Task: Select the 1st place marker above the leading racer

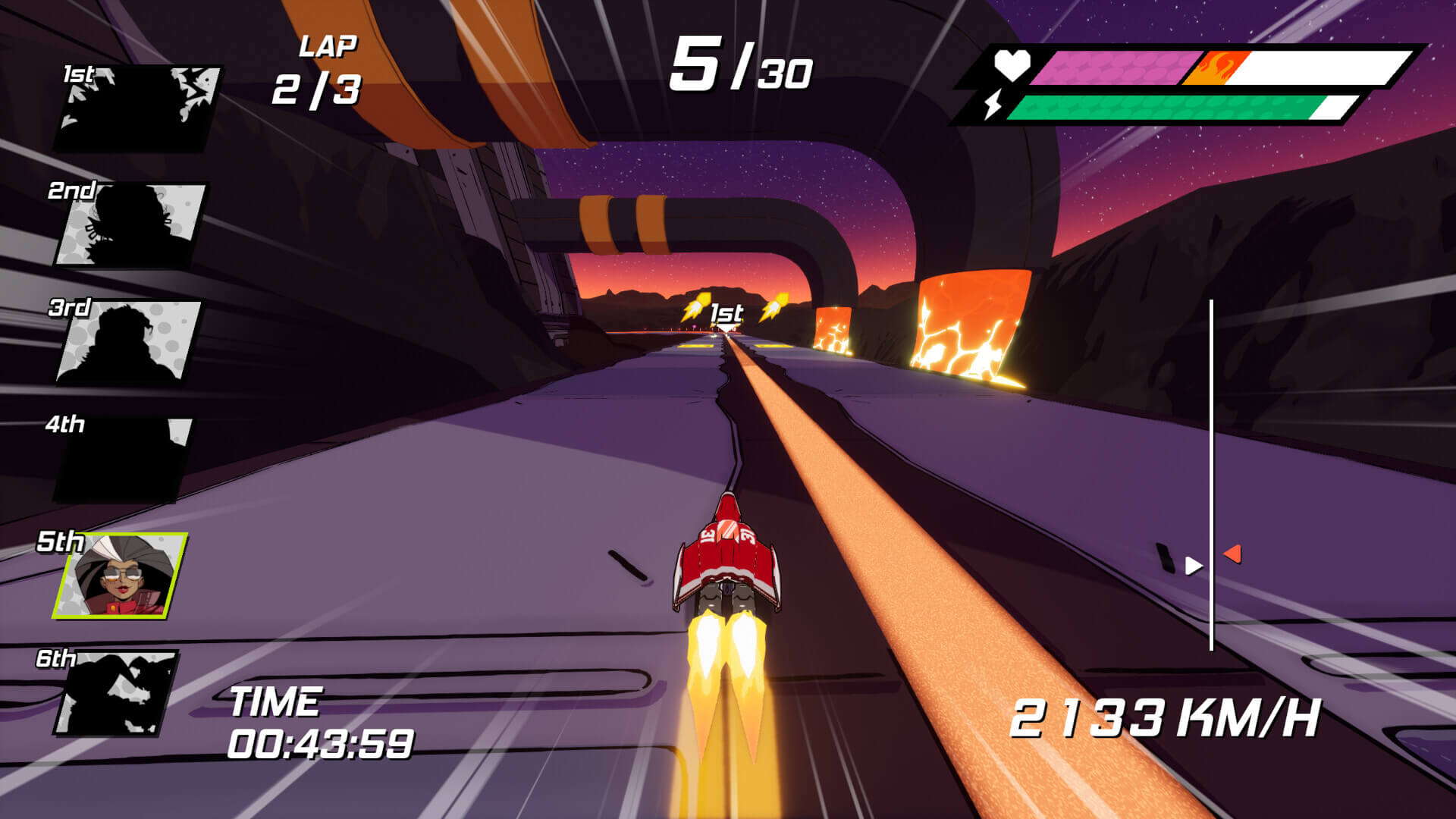Action: pyautogui.click(x=726, y=311)
